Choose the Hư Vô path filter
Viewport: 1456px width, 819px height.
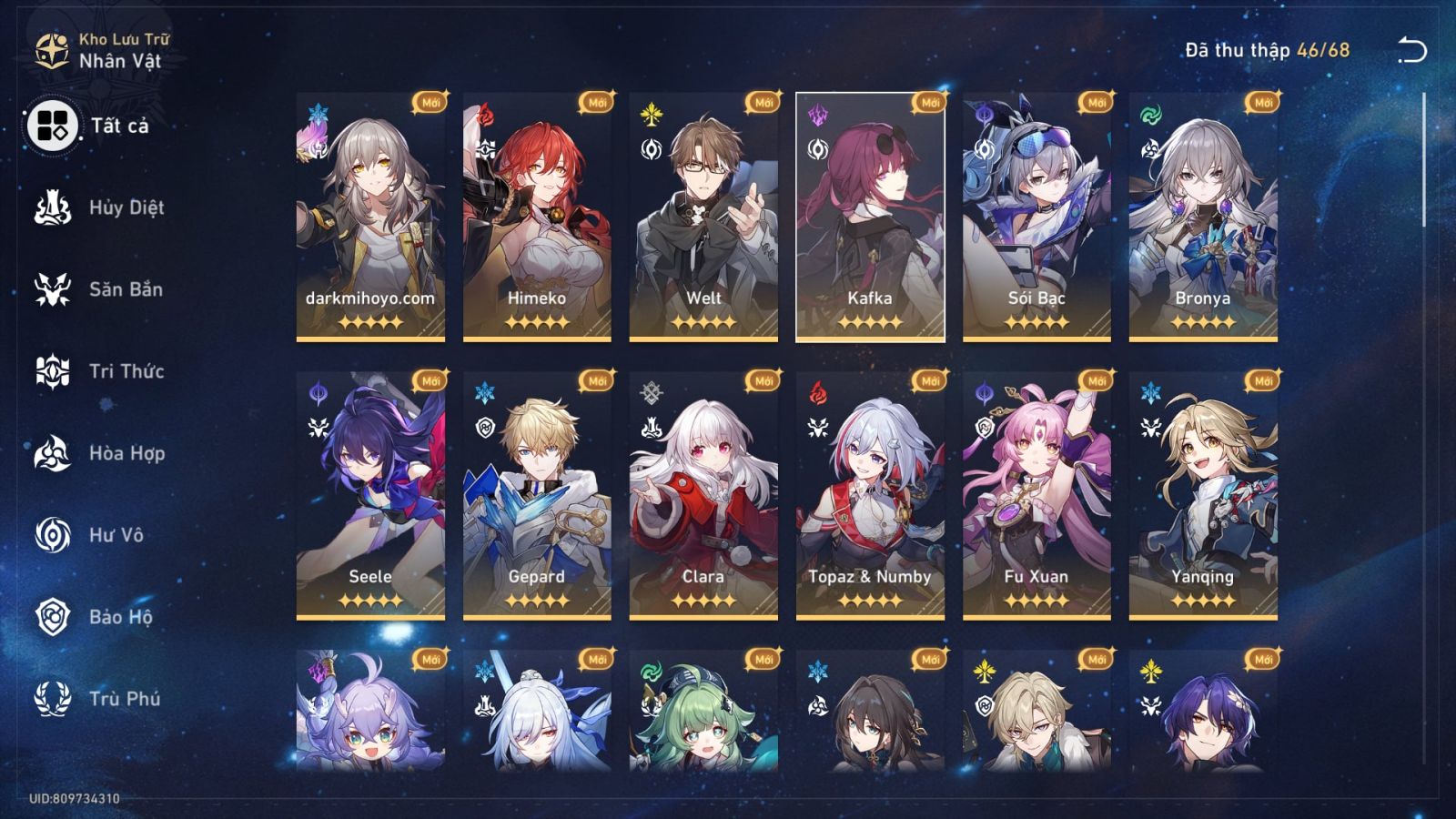pyautogui.click(x=91, y=535)
